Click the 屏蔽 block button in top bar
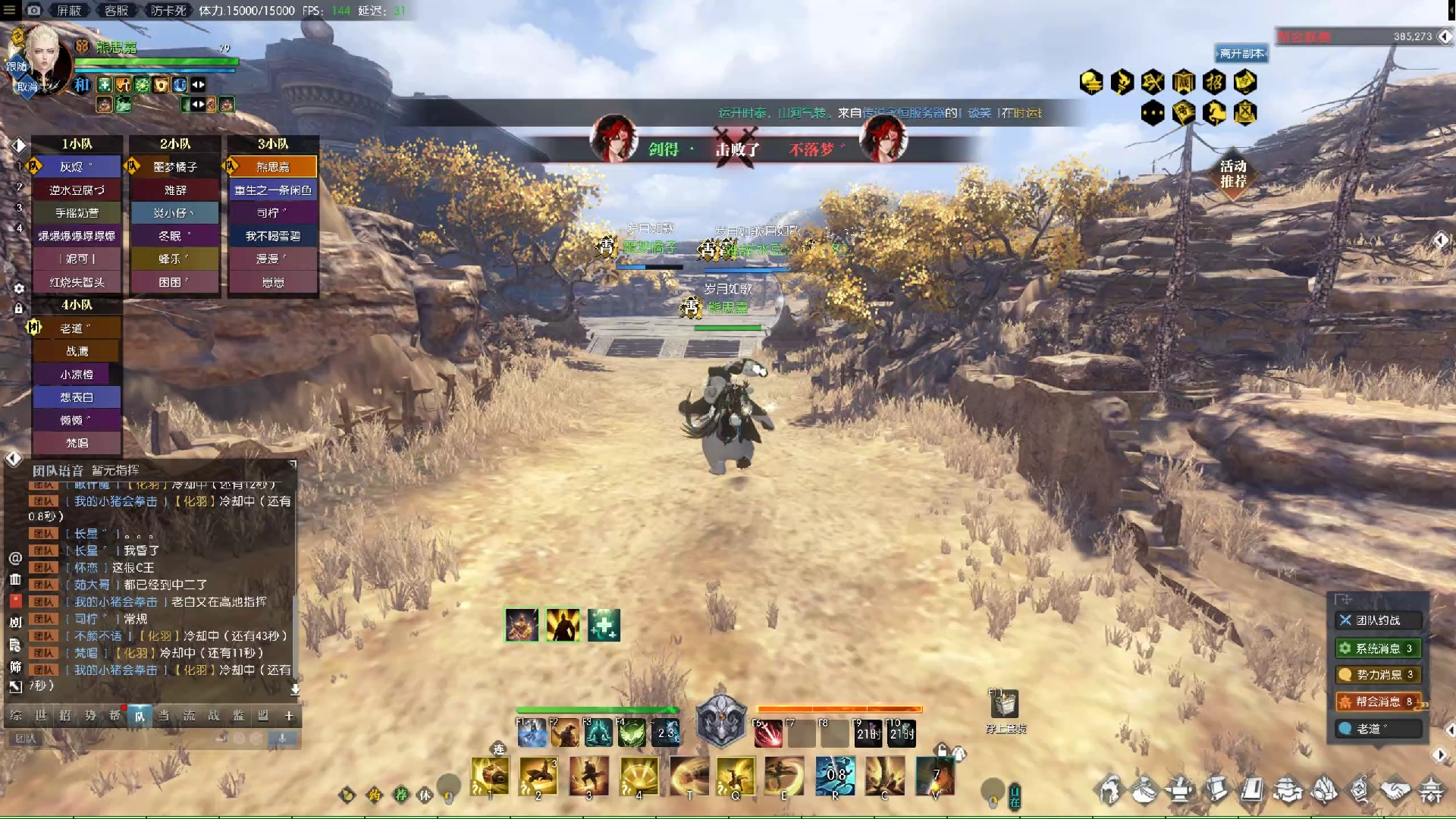The width and height of the screenshot is (1456, 819). pyautogui.click(x=69, y=11)
